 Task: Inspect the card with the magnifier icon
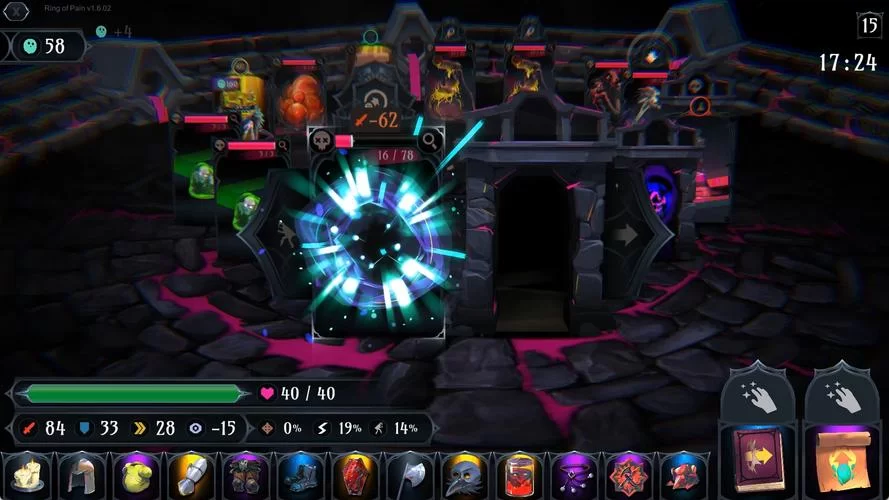point(428,141)
